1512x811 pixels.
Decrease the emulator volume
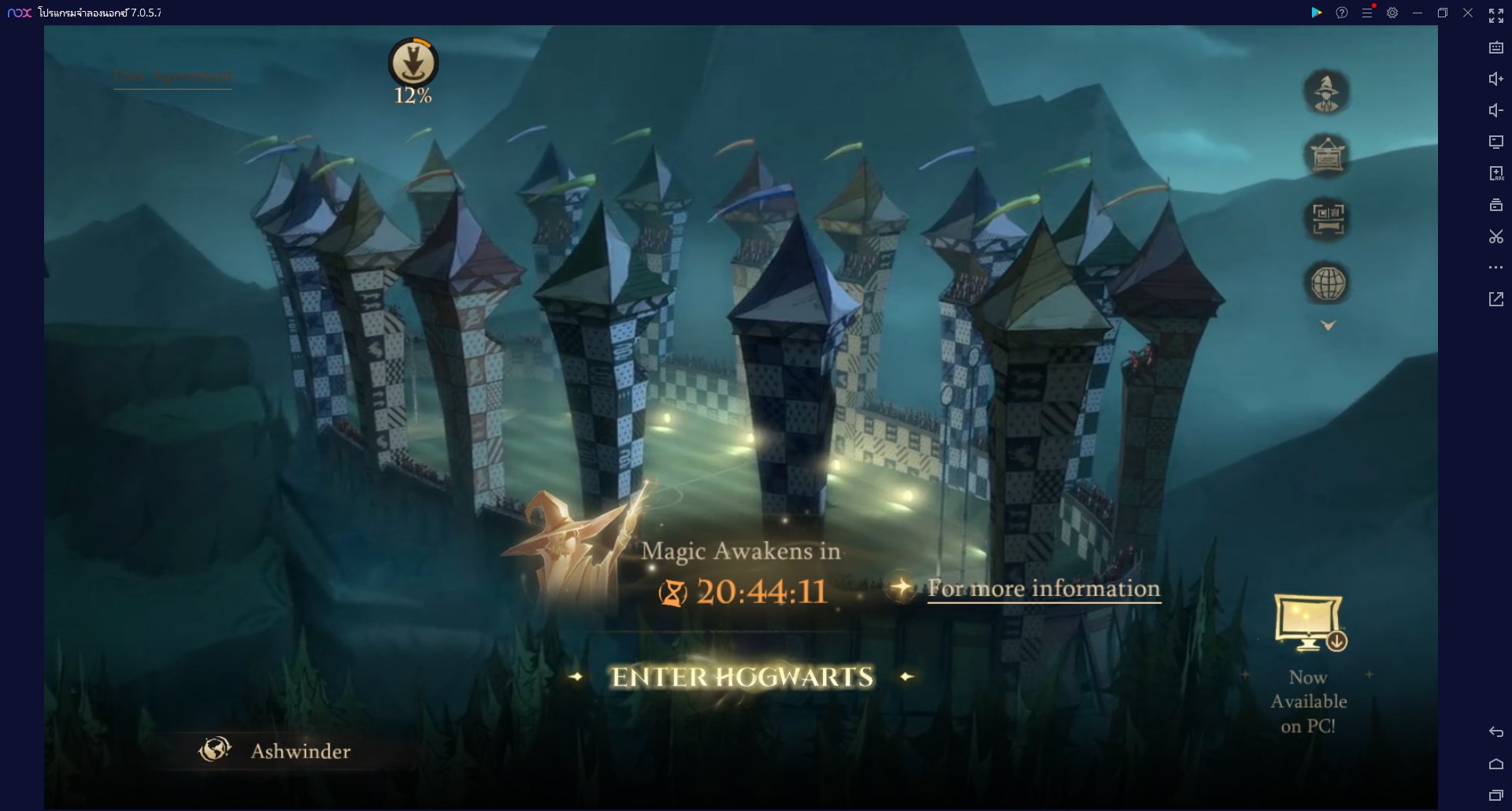coord(1496,110)
